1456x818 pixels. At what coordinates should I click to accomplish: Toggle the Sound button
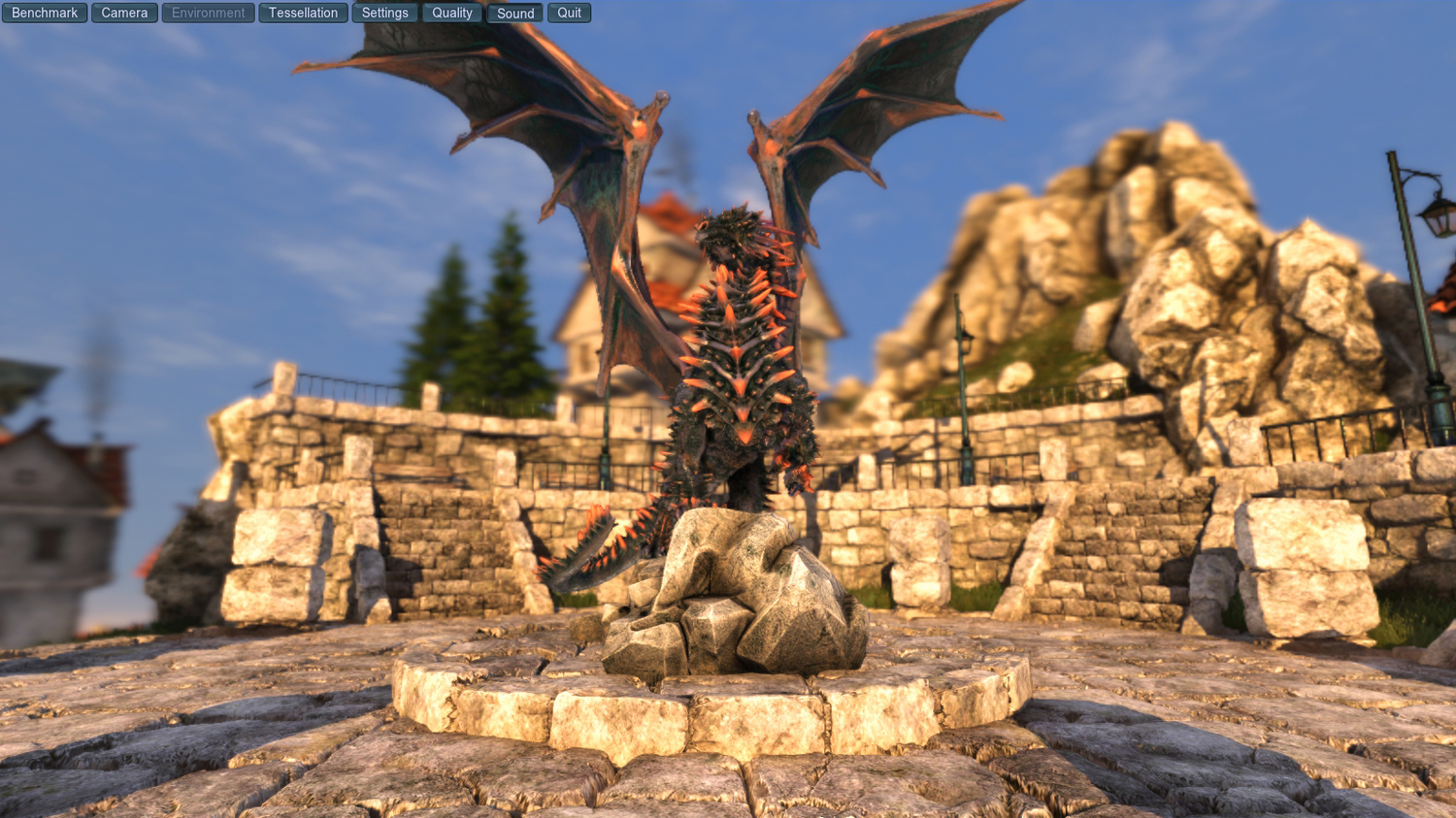514,13
